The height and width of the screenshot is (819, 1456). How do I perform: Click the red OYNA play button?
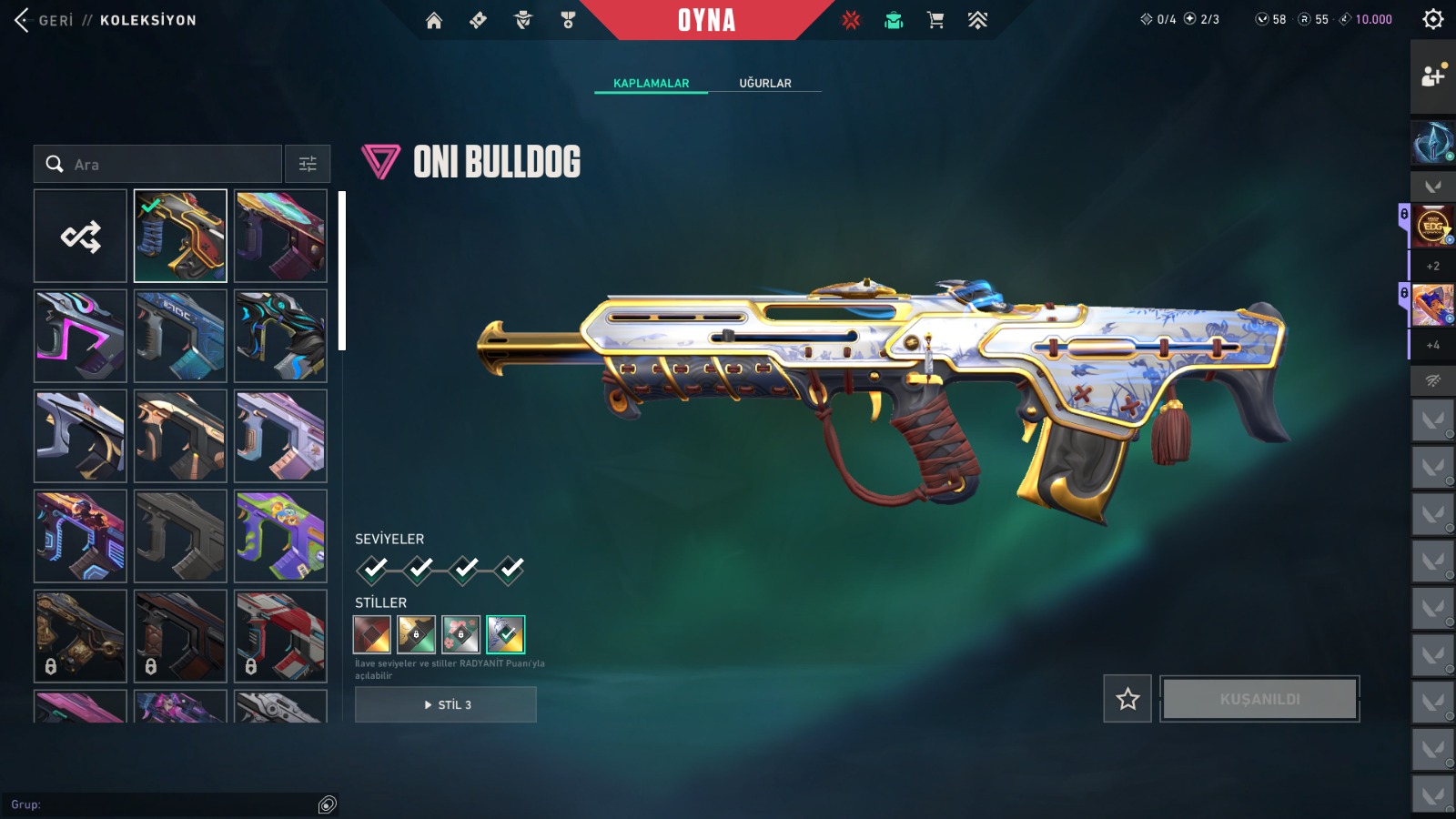tap(706, 20)
